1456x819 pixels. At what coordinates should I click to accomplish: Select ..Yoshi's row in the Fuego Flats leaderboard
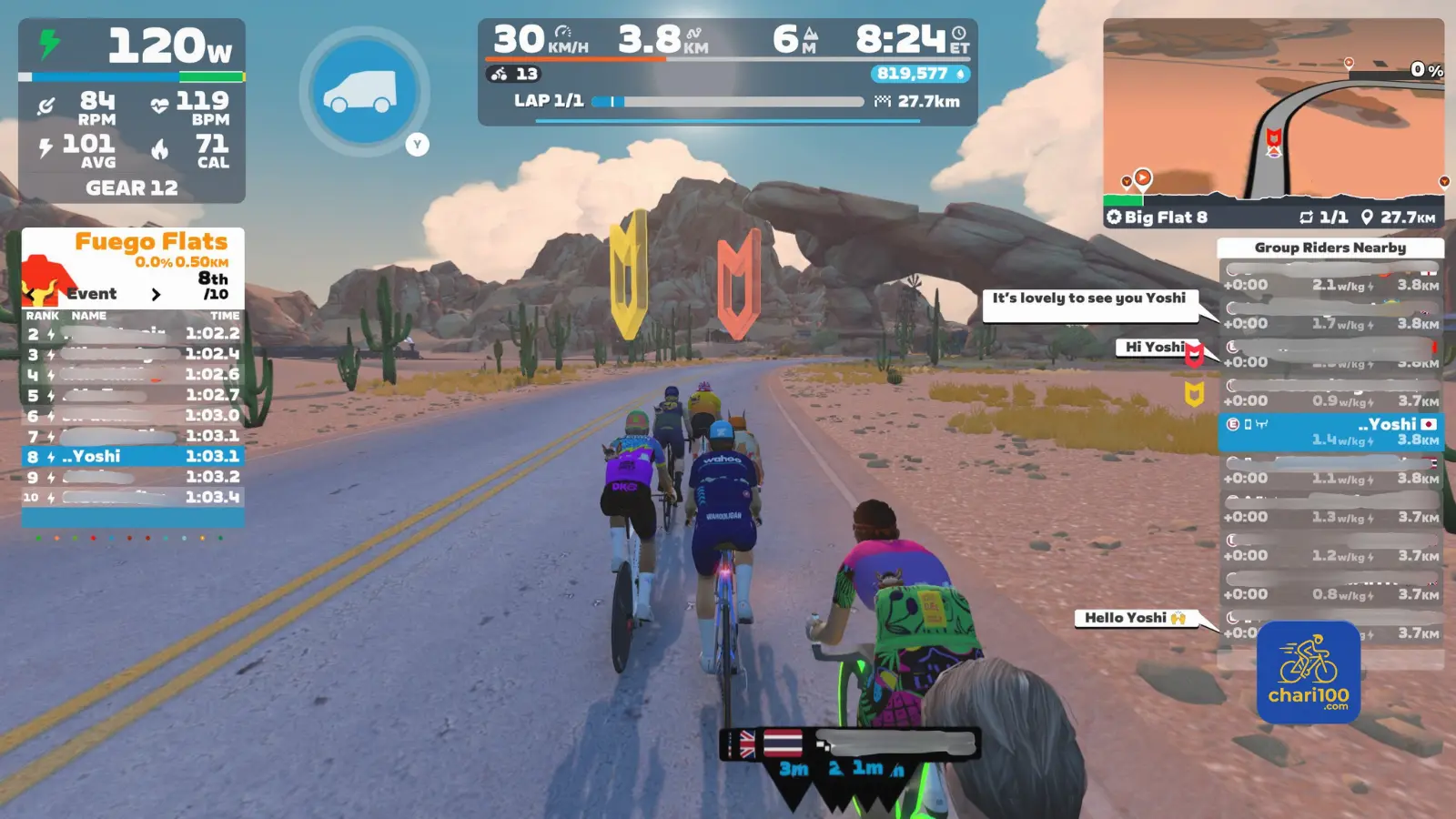coord(133,456)
